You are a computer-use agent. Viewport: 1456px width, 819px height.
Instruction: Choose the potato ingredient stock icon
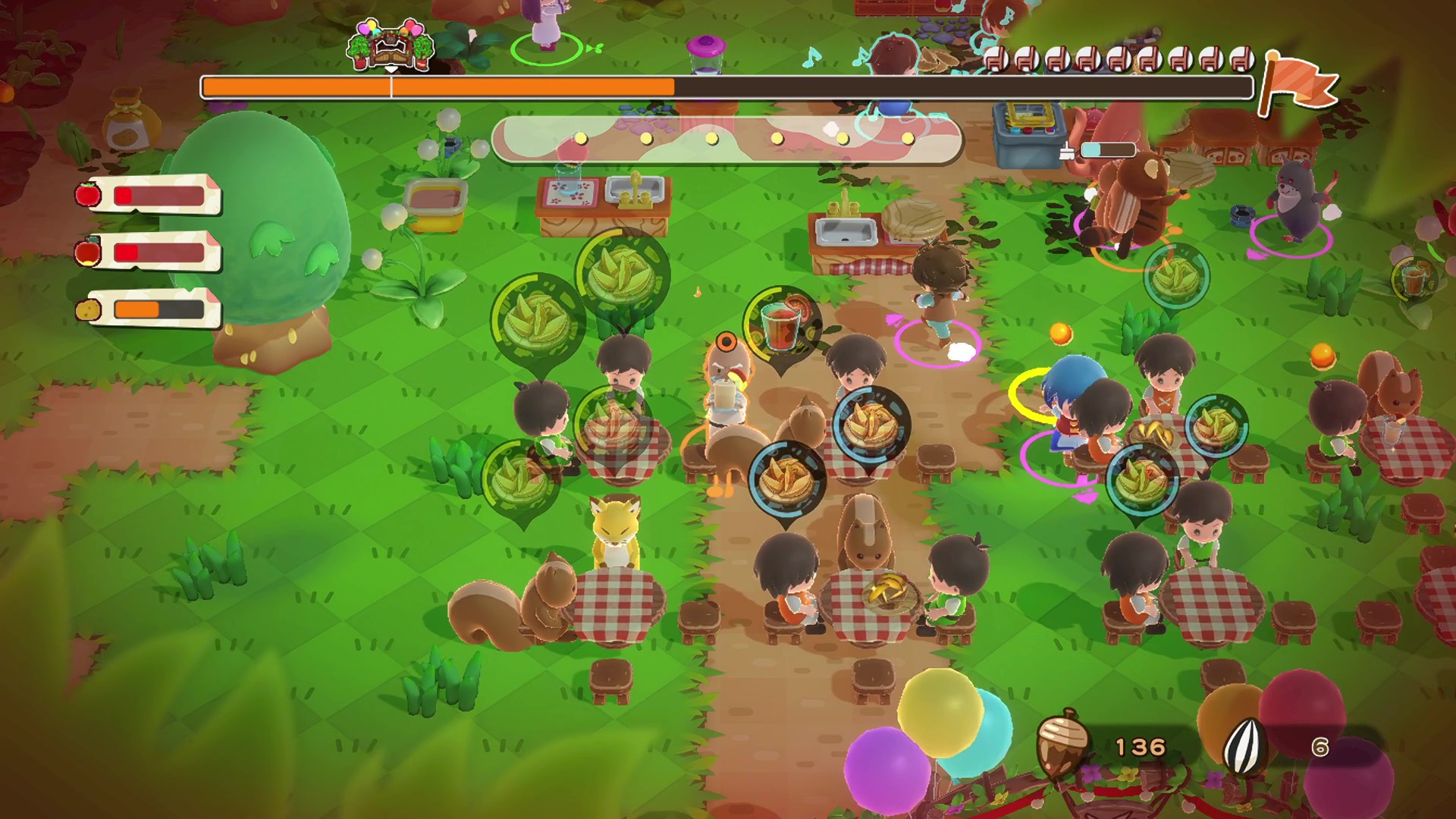coord(87,309)
